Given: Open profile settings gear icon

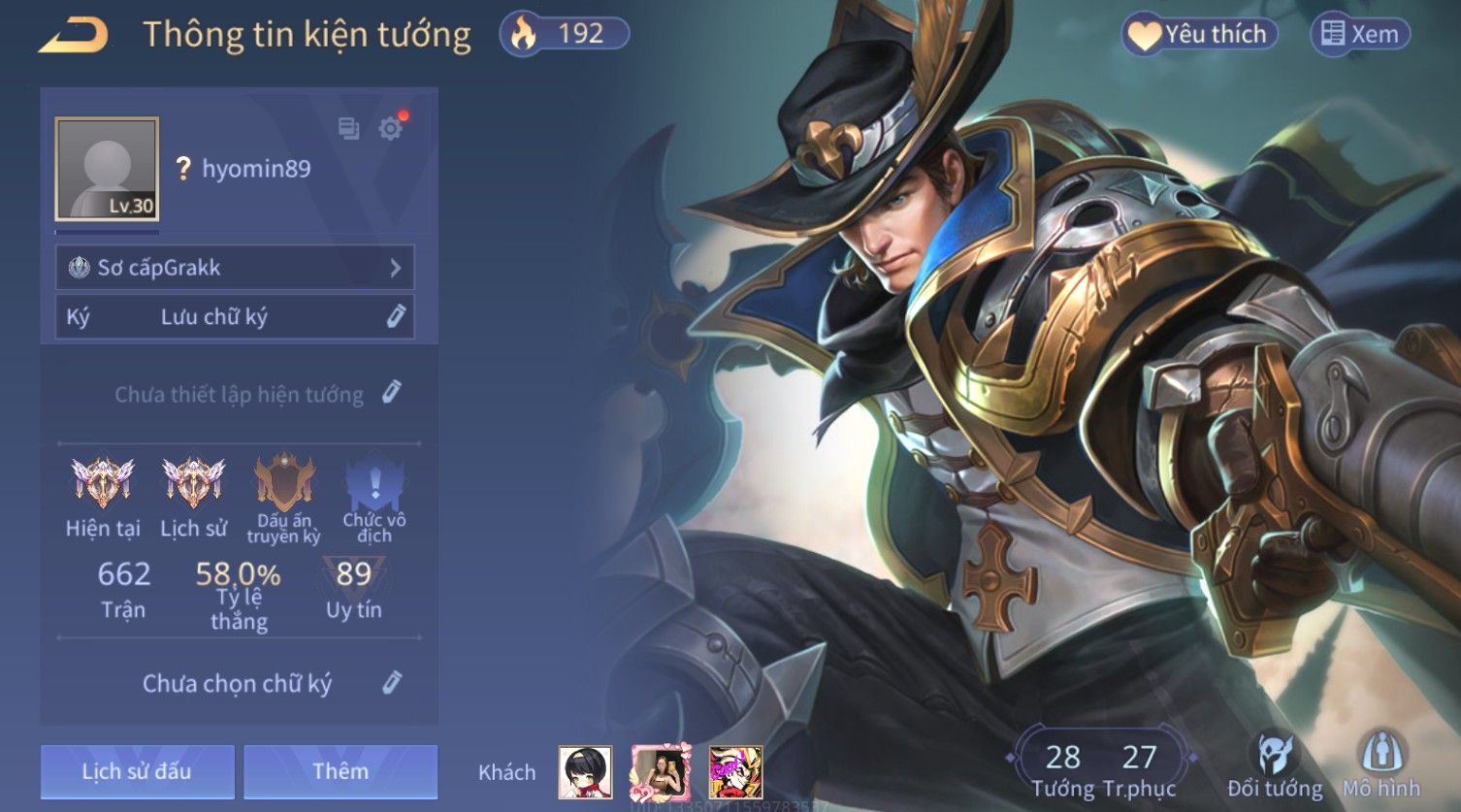Looking at the screenshot, I should (x=391, y=129).
